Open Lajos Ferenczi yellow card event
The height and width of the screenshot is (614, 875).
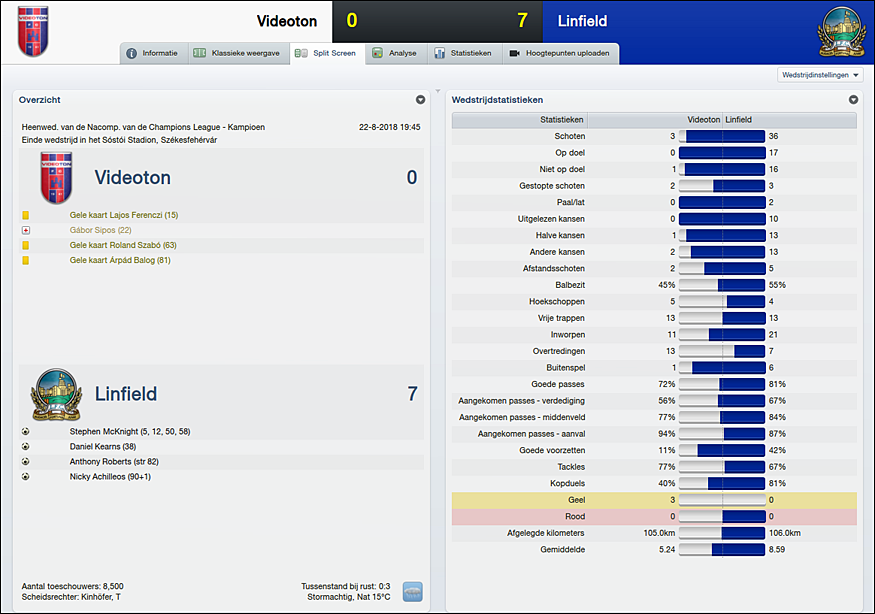[x=124, y=215]
